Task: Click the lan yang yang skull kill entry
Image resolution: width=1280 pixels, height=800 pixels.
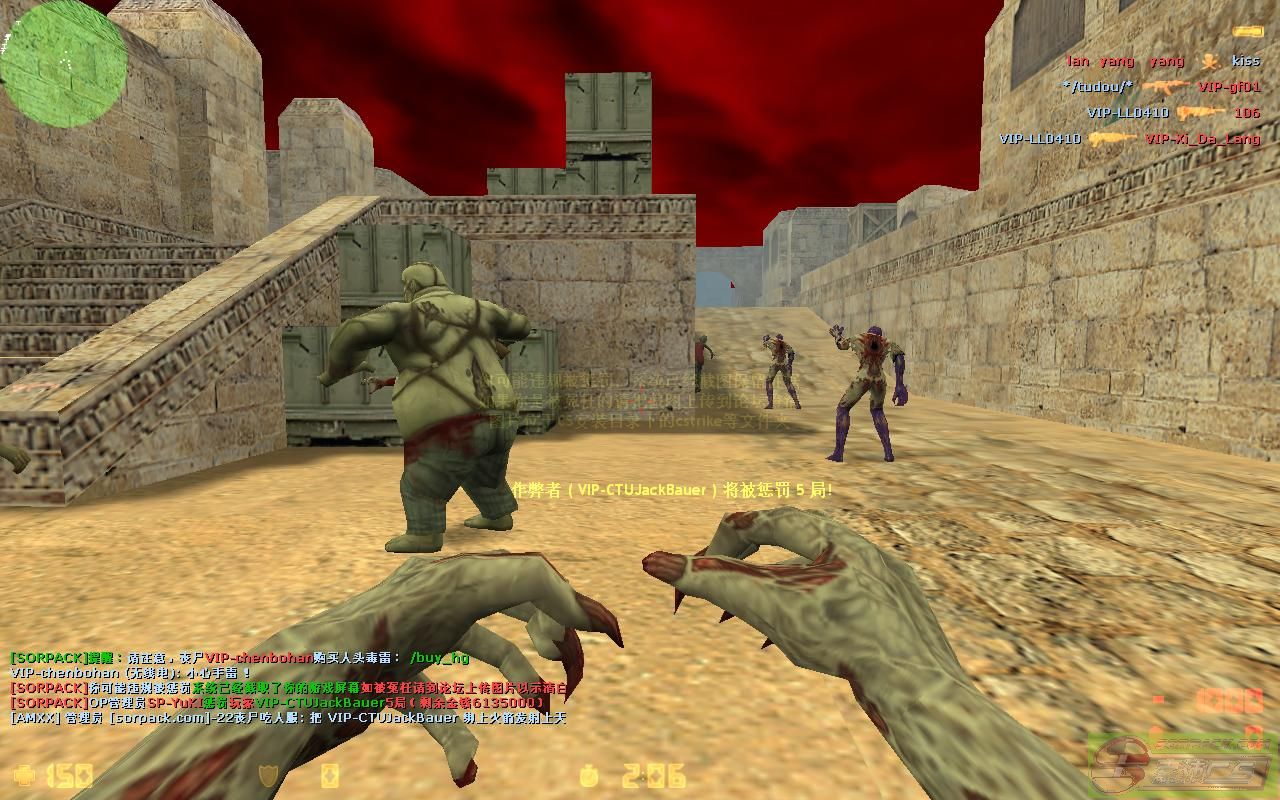Action: (x=1163, y=61)
